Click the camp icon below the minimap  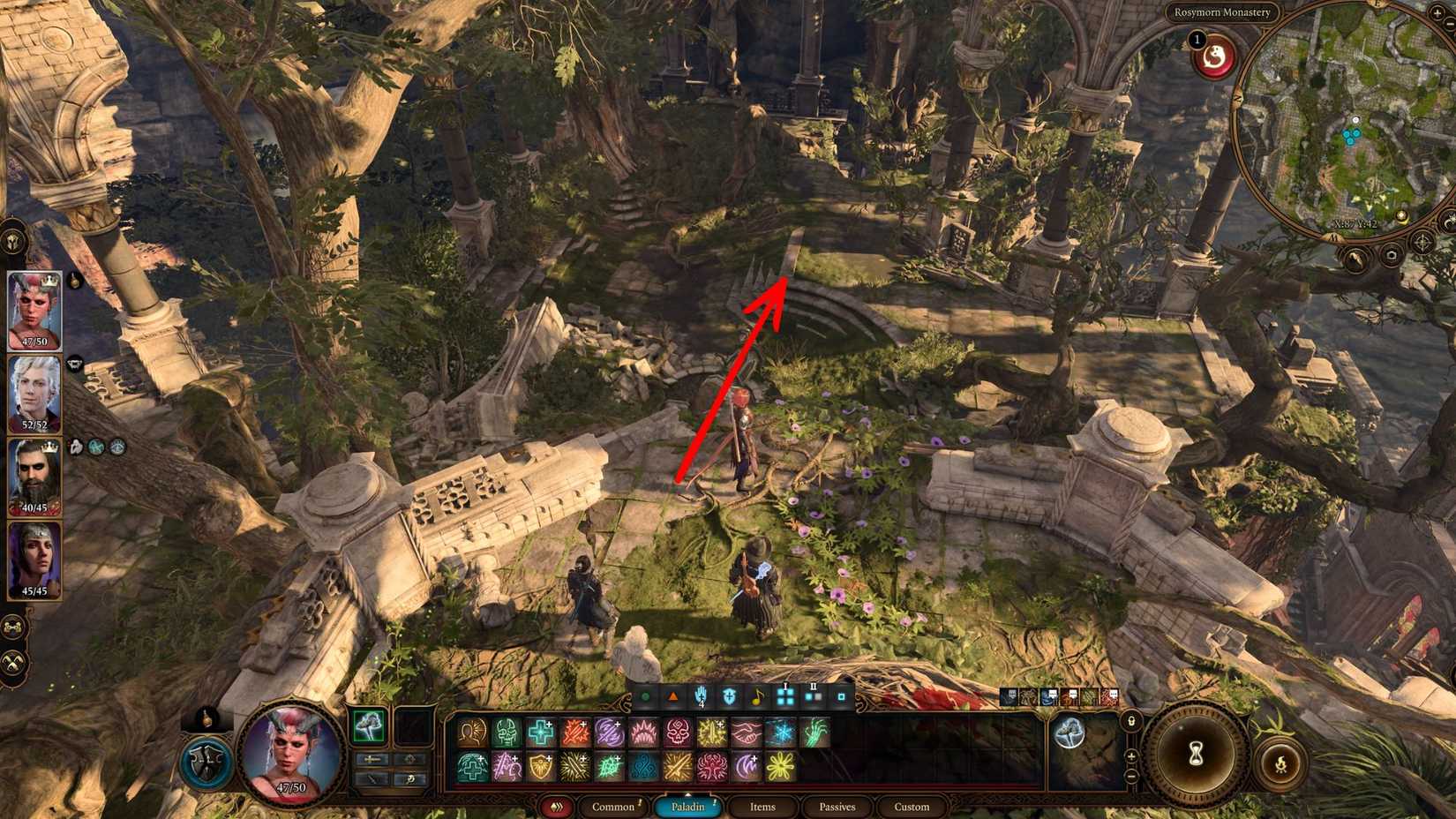(x=1355, y=258)
